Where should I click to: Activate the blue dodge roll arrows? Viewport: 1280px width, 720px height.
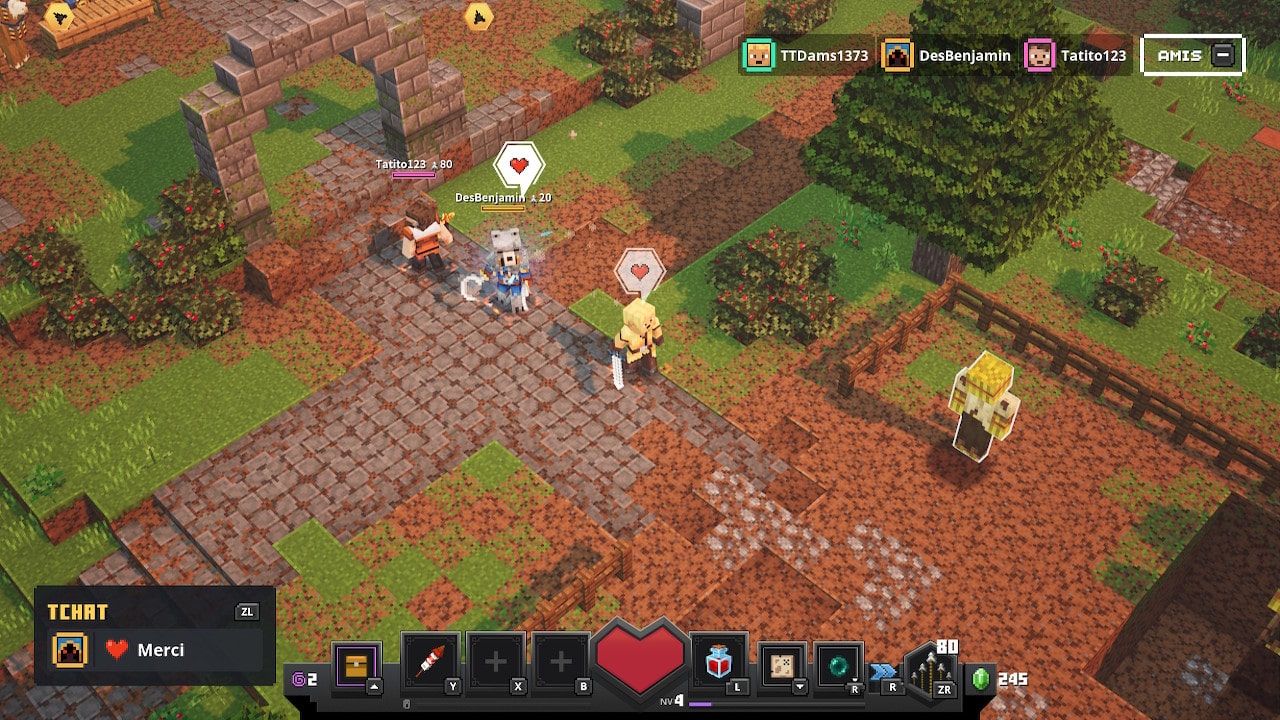point(884,671)
